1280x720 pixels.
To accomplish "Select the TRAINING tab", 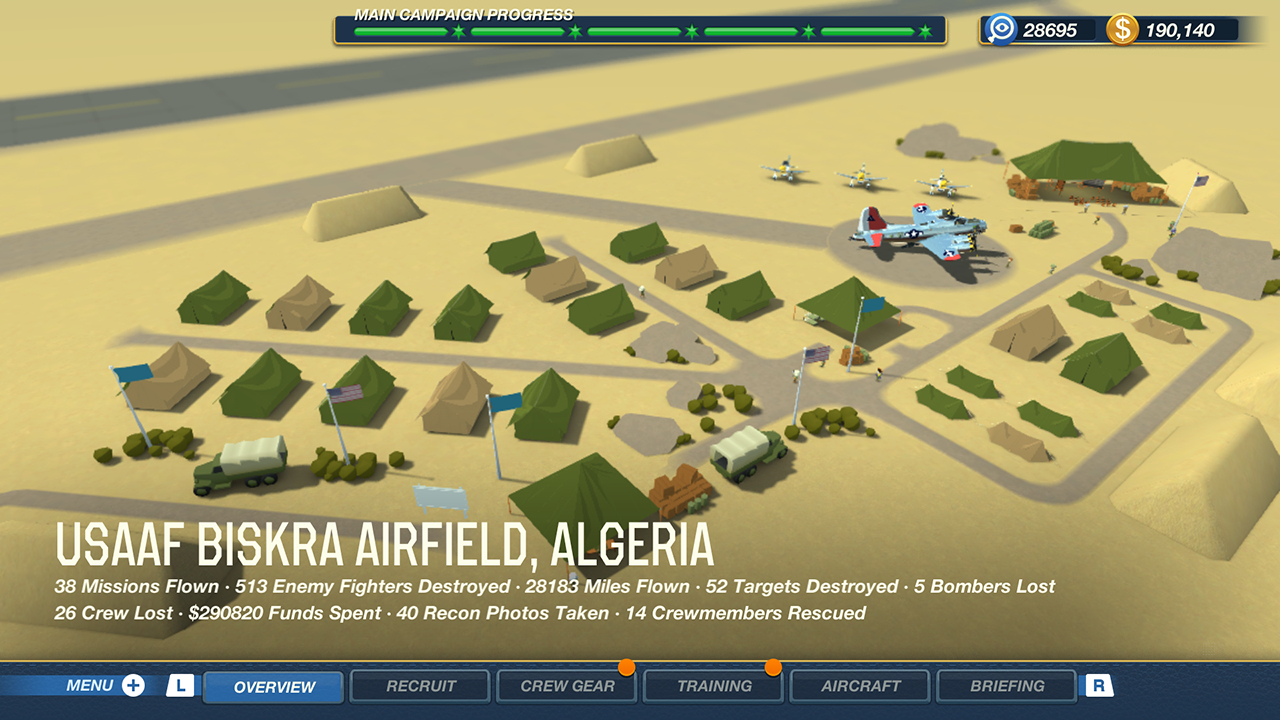I will point(713,685).
